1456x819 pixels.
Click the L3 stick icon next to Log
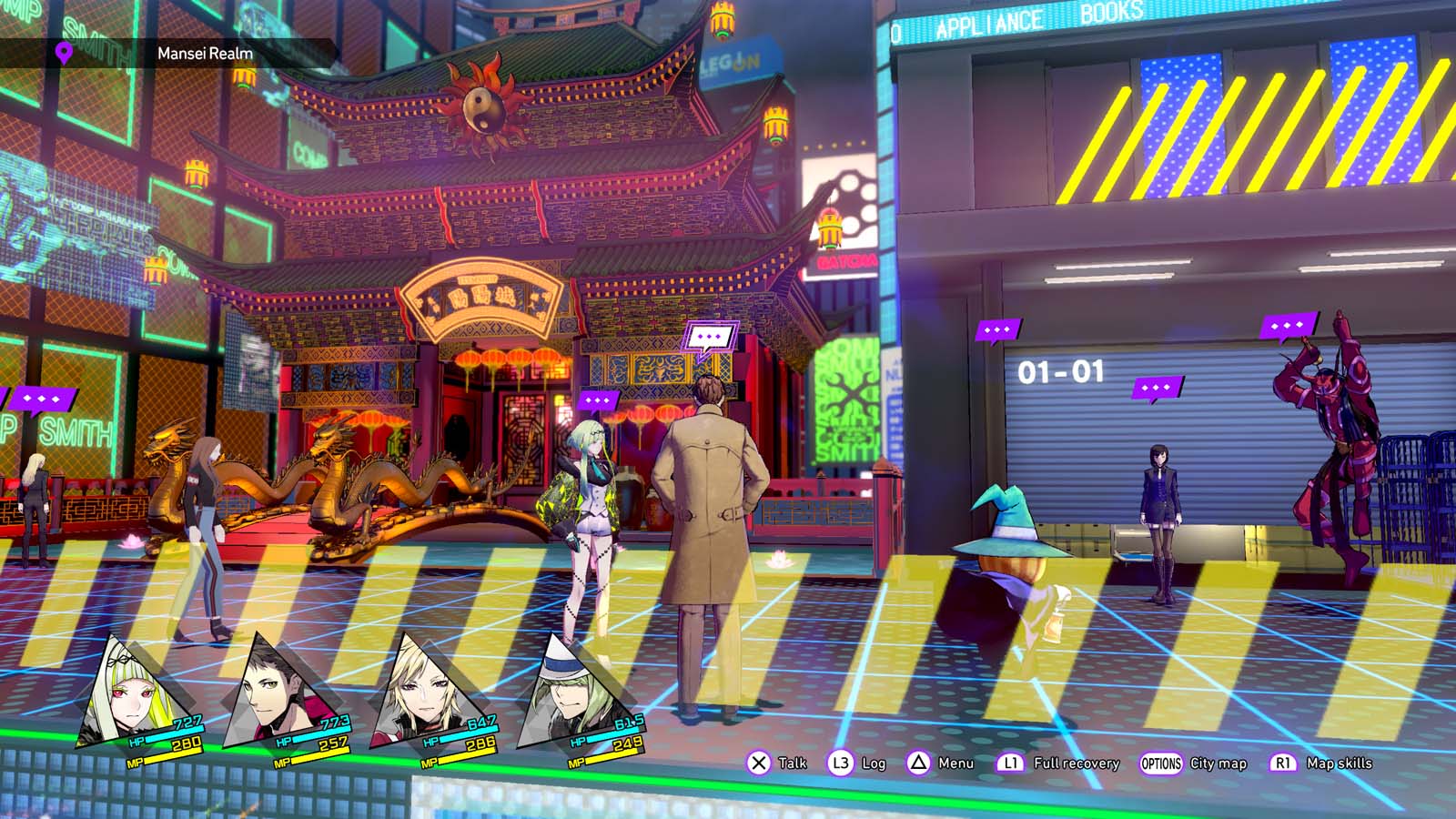click(x=842, y=763)
